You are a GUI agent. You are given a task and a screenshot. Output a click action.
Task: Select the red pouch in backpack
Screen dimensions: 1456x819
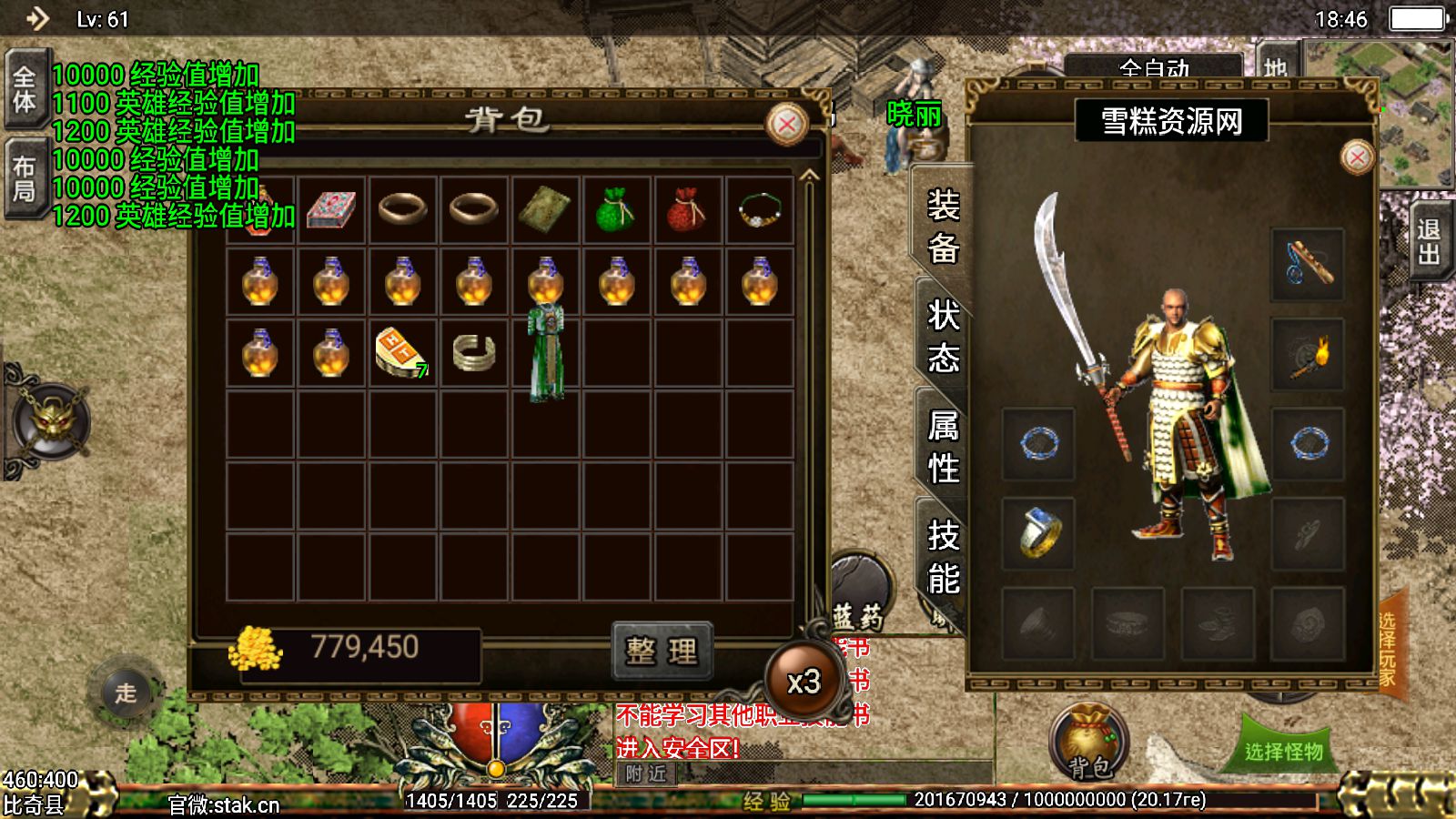(687, 209)
